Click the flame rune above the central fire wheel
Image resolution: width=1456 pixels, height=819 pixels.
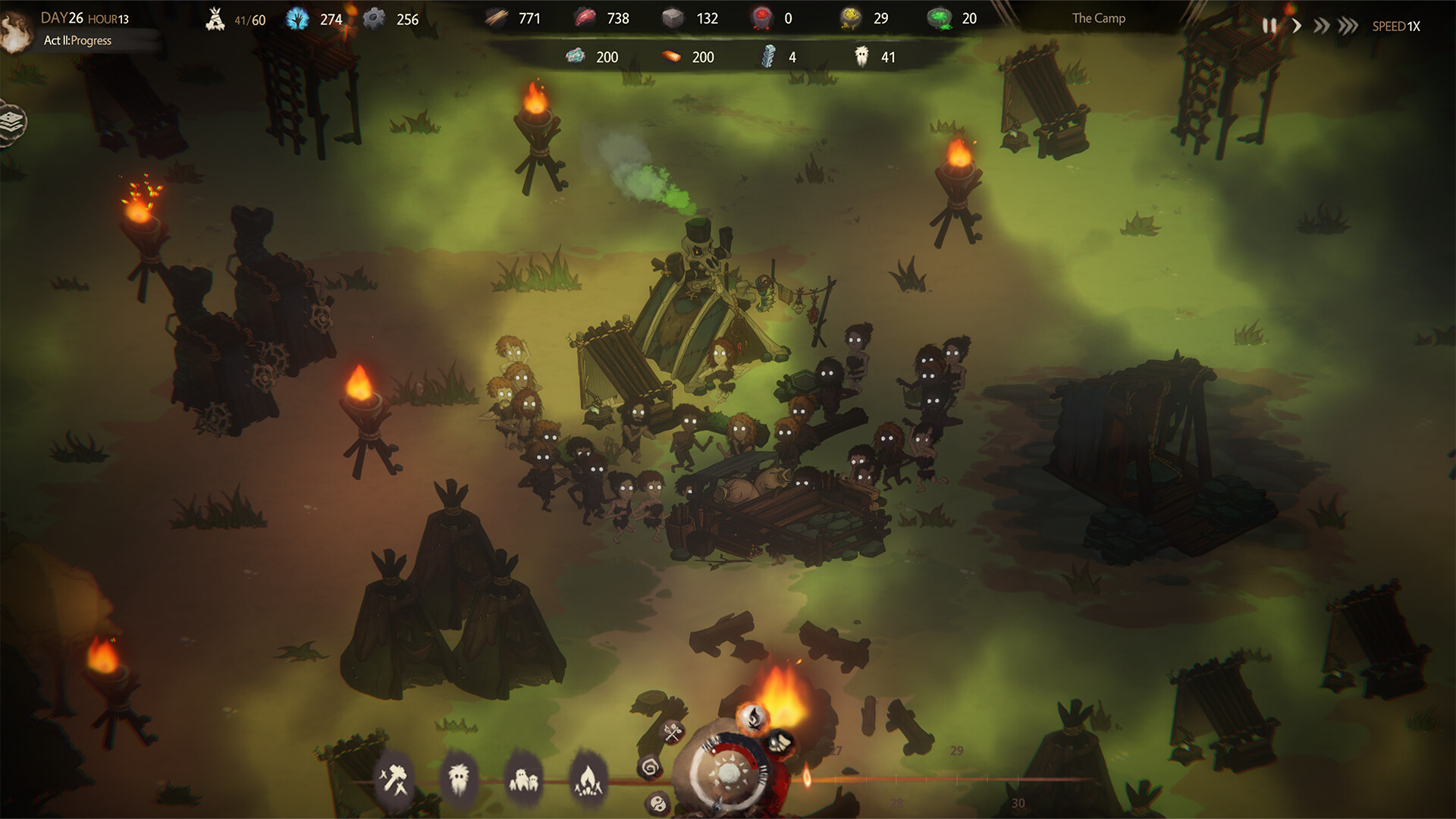[x=754, y=718]
